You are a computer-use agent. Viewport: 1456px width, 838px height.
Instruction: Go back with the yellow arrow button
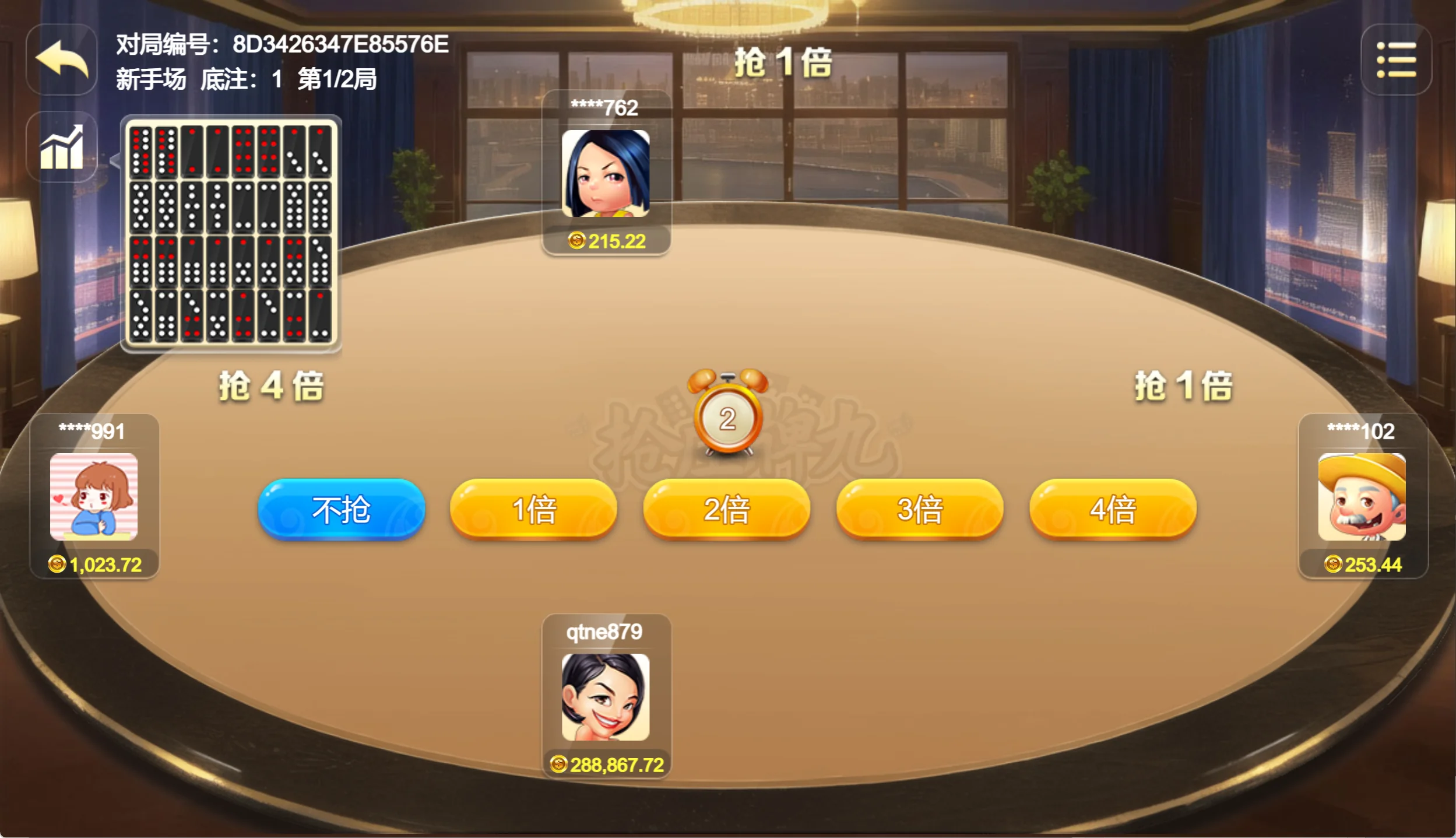click(62, 59)
